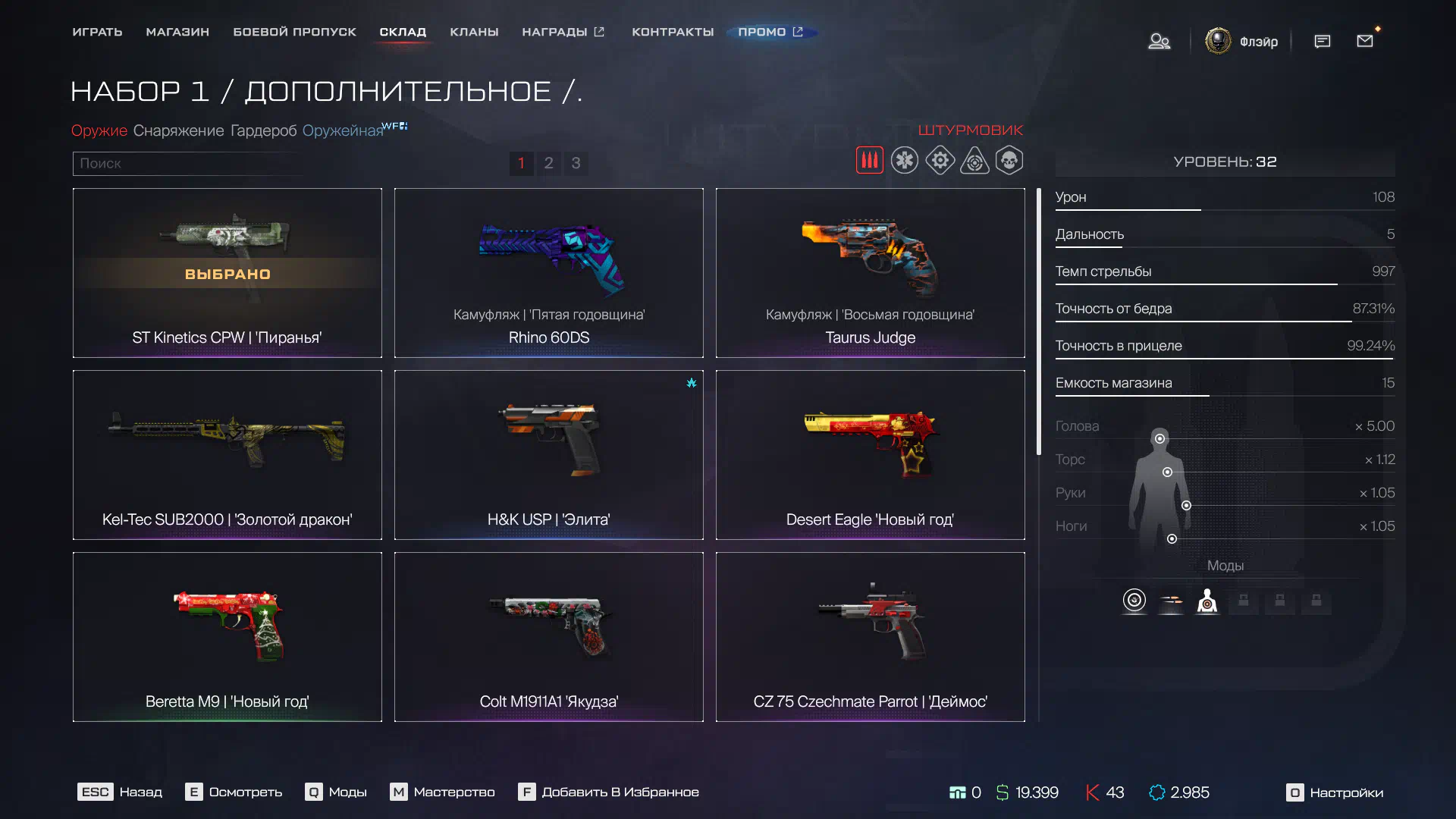Open the mail envelope icon
This screenshot has height=819, width=1456.
click(1365, 41)
